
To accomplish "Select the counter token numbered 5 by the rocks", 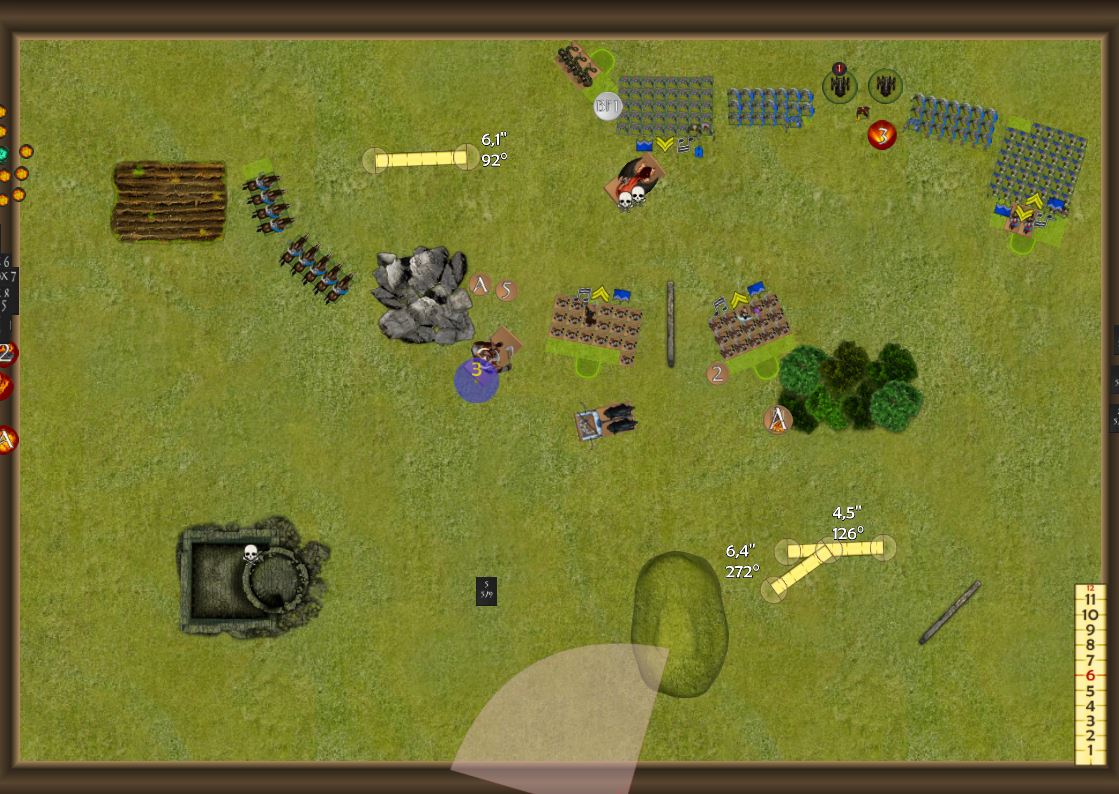I will click(506, 290).
